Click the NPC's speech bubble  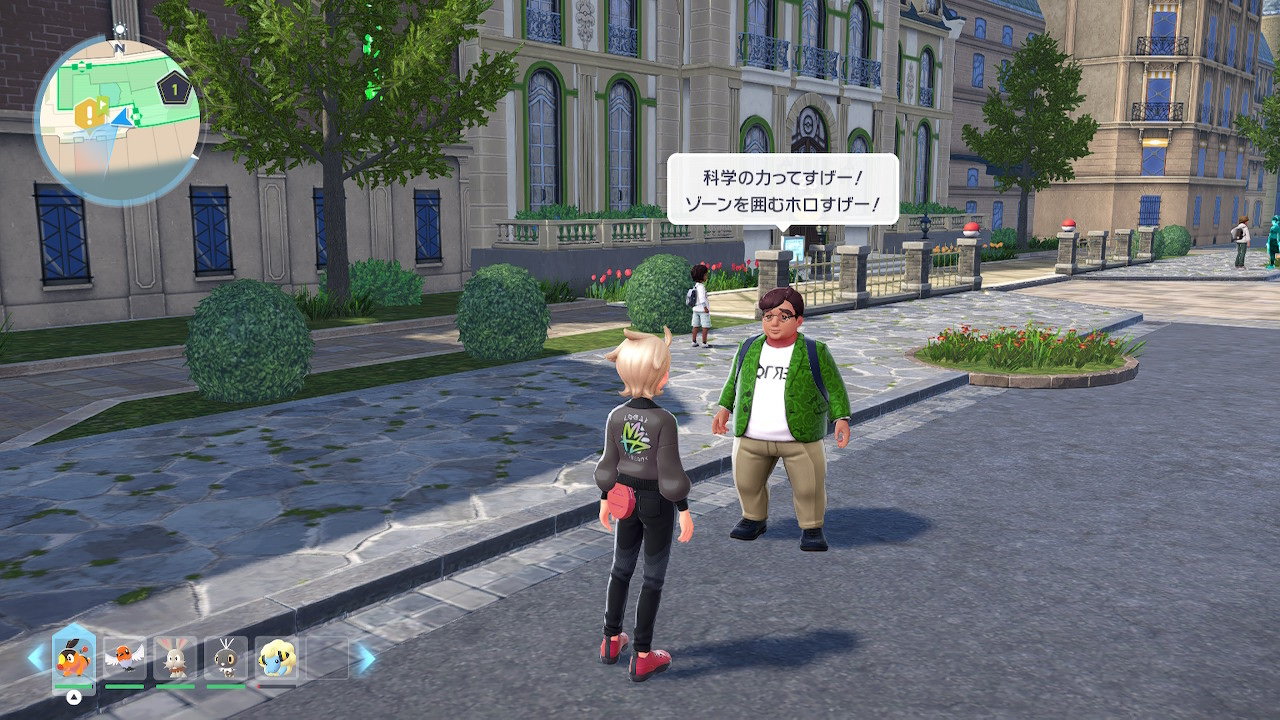pyautogui.click(x=782, y=188)
